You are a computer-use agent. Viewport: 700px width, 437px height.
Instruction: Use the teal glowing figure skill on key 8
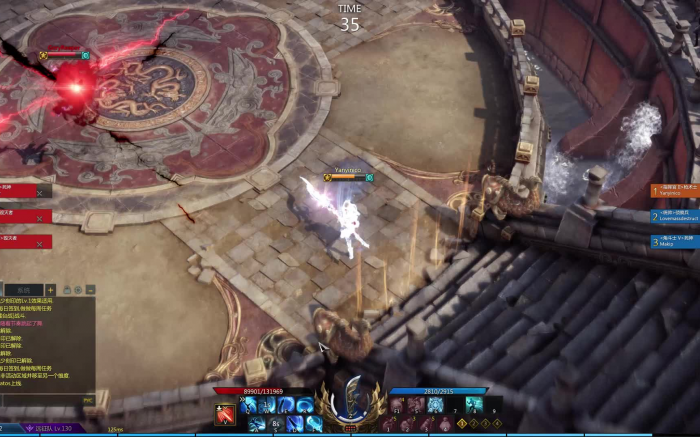coord(473,404)
